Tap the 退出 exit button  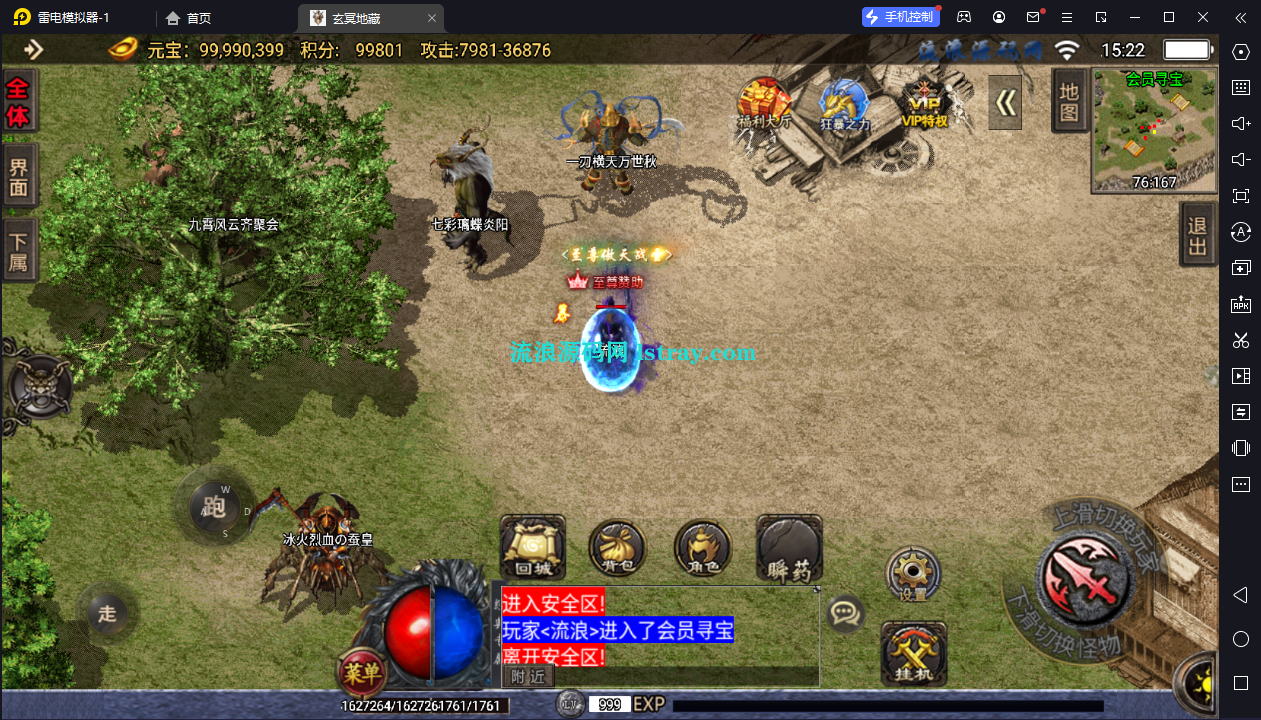tap(1197, 237)
